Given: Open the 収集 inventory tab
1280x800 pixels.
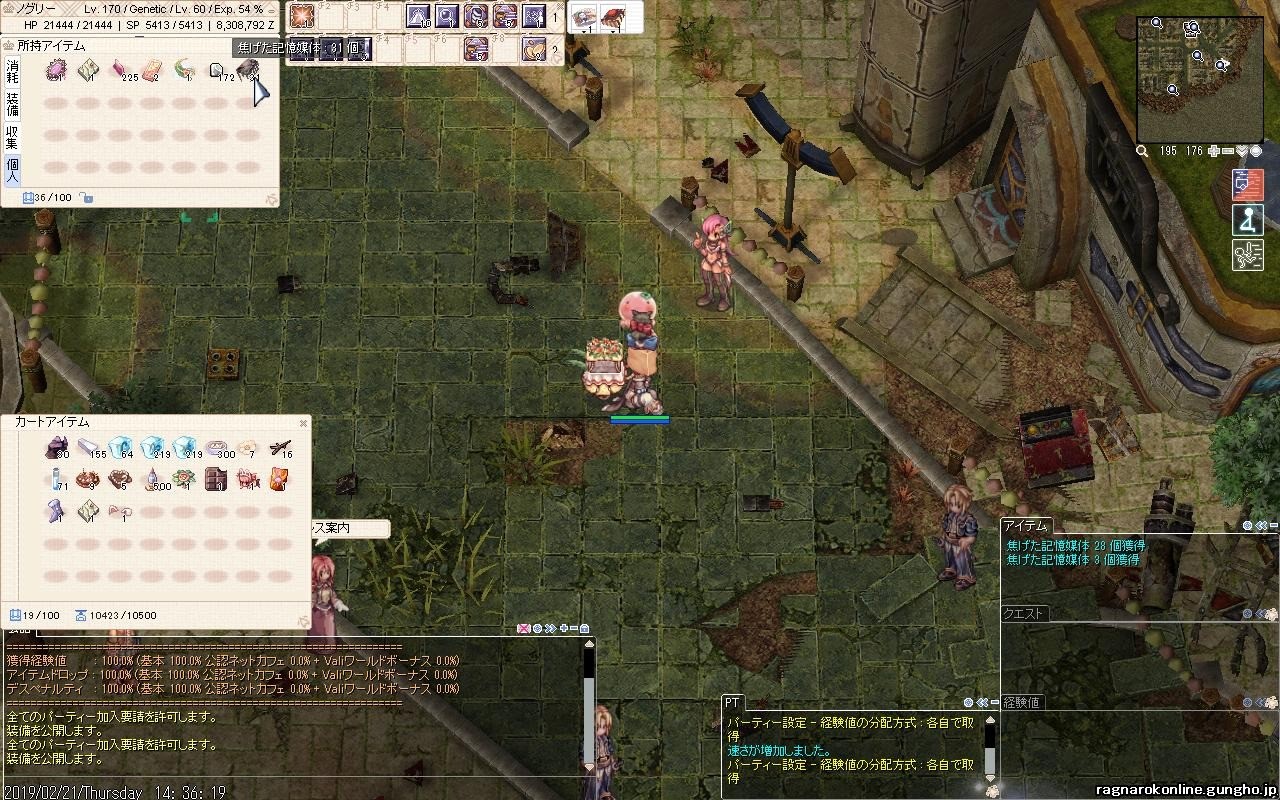Looking at the screenshot, I should coord(12,136).
